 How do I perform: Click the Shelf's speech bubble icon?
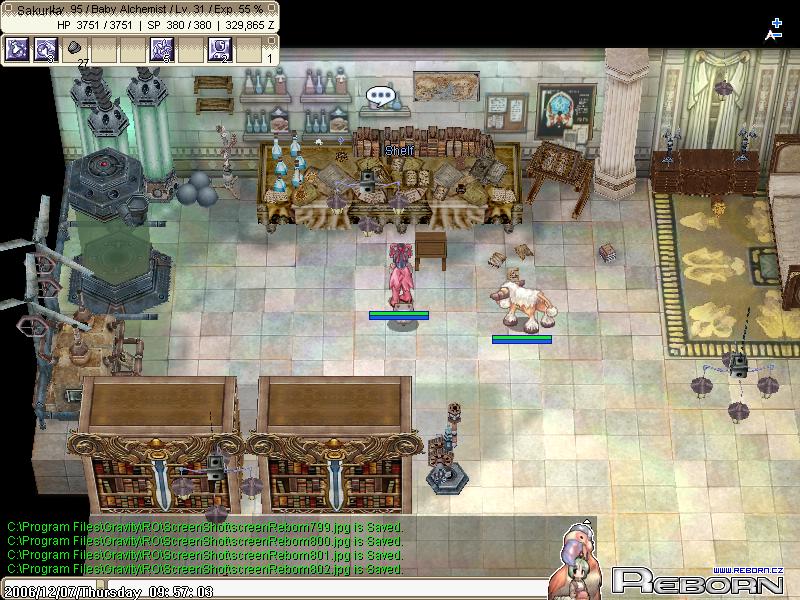click(x=381, y=97)
